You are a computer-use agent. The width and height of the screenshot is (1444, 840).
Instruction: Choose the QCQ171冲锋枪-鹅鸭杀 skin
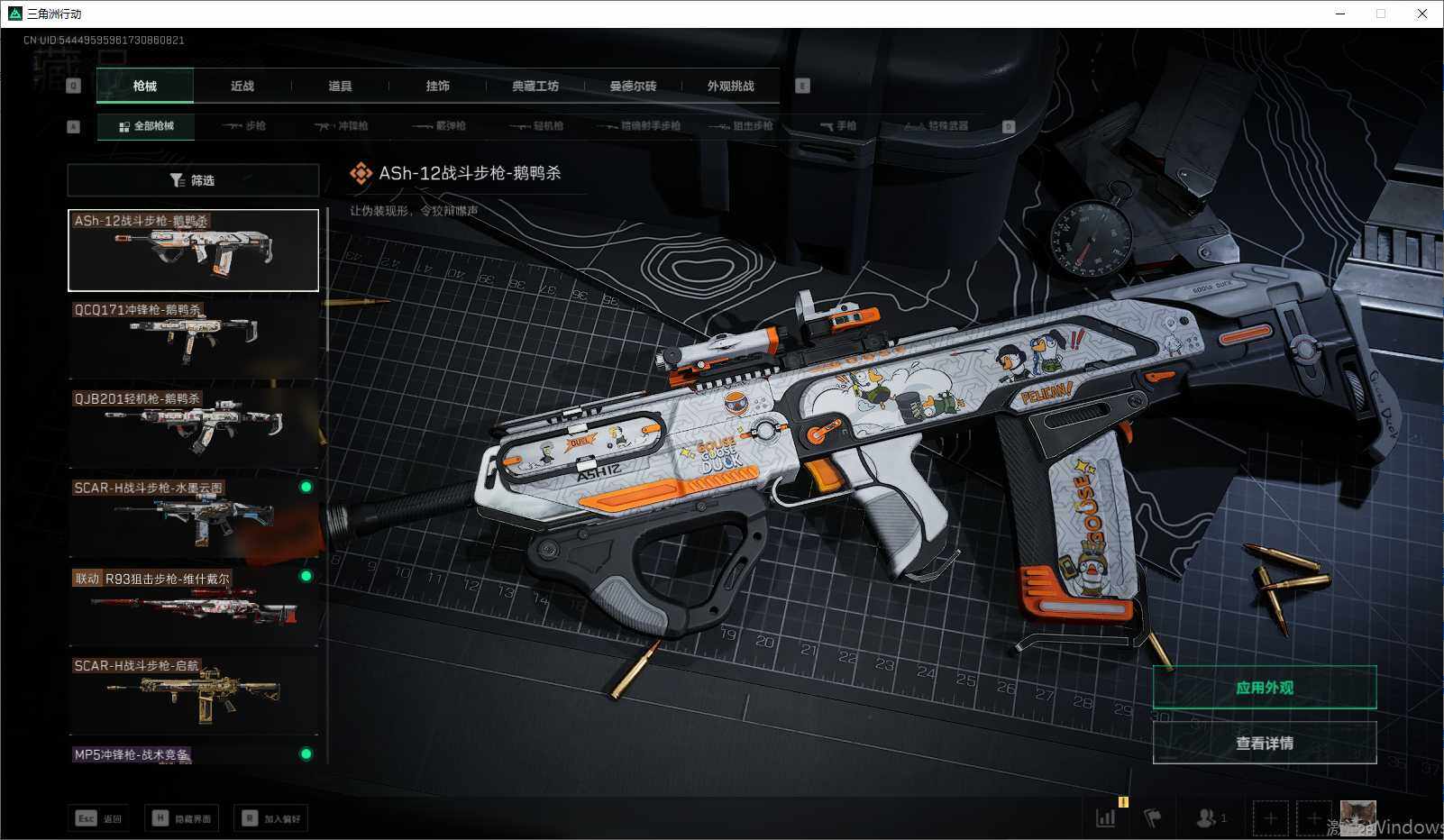tap(193, 339)
